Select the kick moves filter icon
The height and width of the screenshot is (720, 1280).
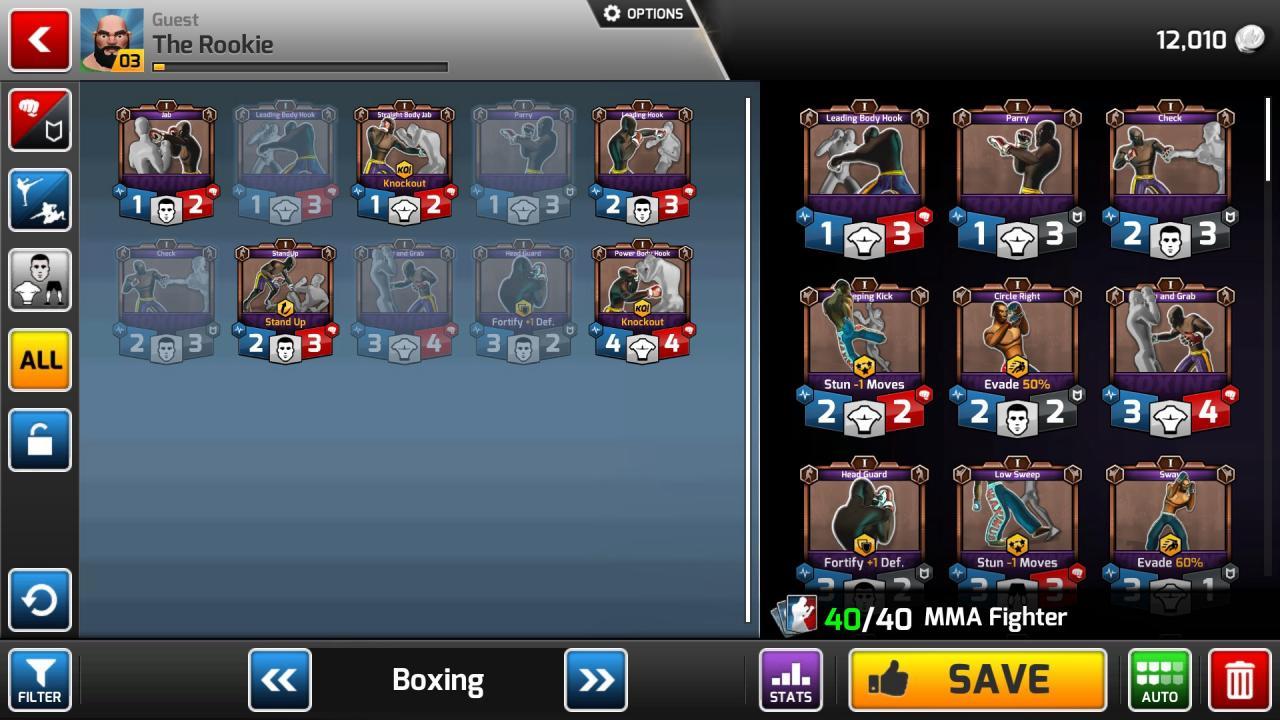(x=40, y=199)
